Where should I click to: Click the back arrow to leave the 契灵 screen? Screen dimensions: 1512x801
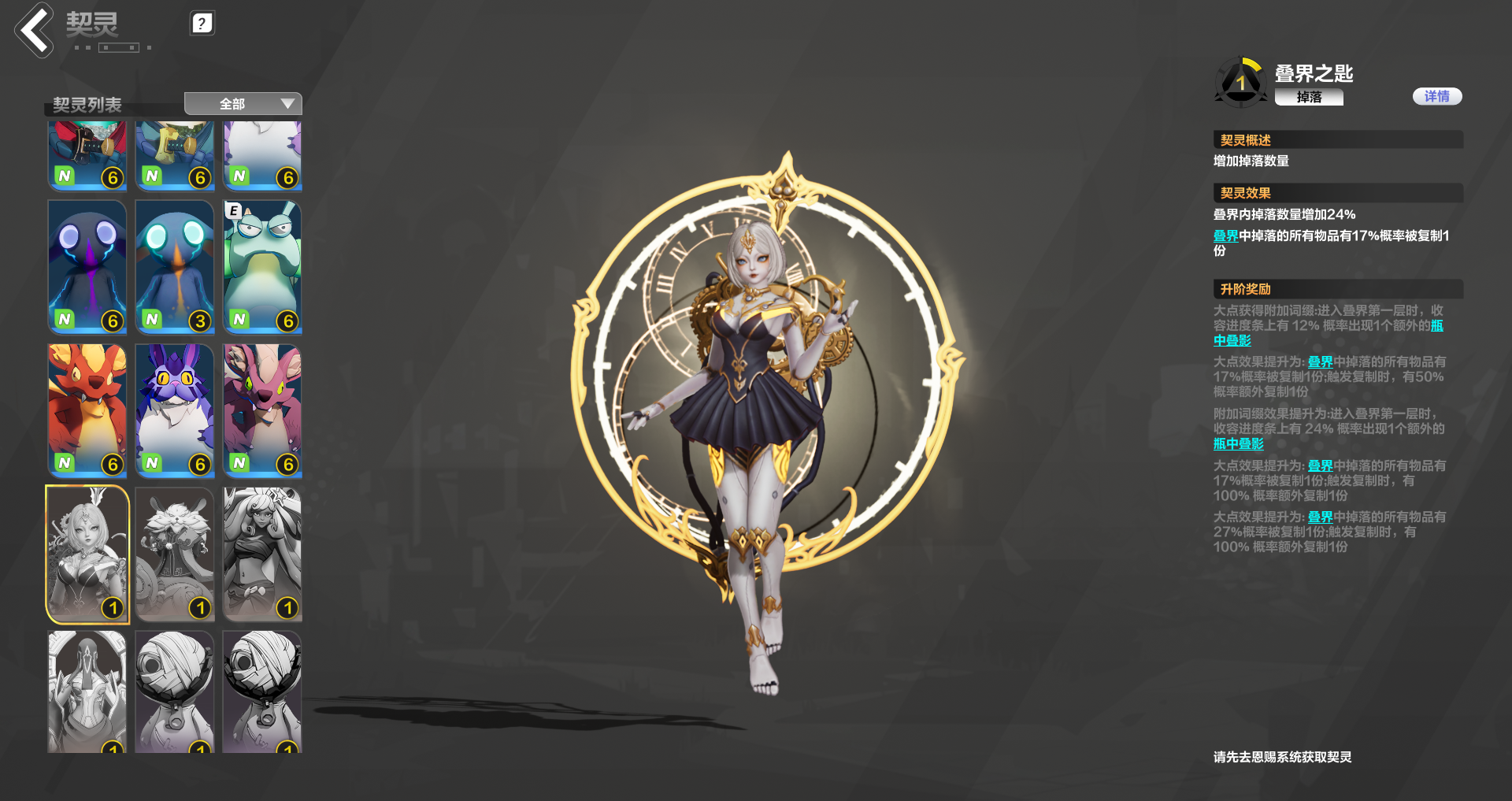point(33,31)
